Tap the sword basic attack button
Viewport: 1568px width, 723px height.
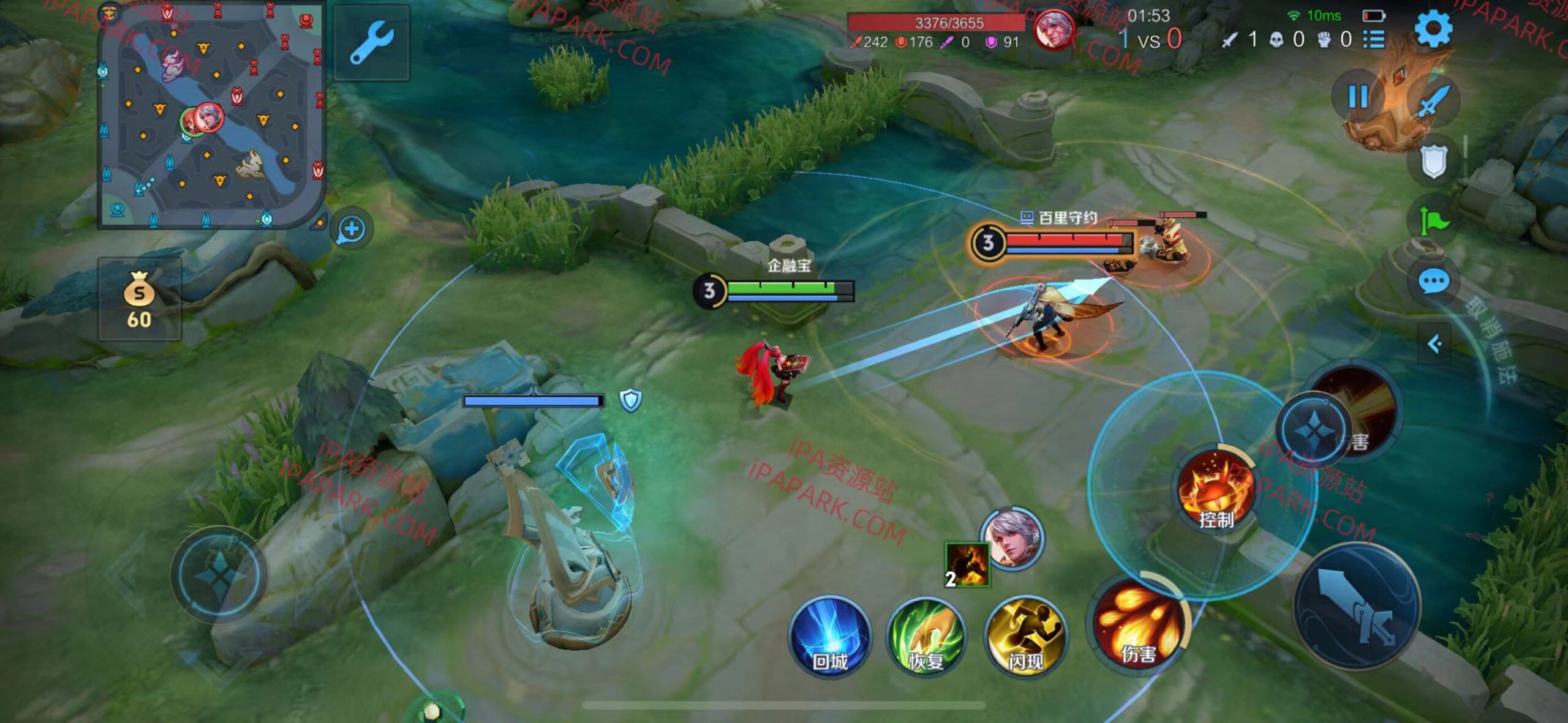click(1356, 606)
